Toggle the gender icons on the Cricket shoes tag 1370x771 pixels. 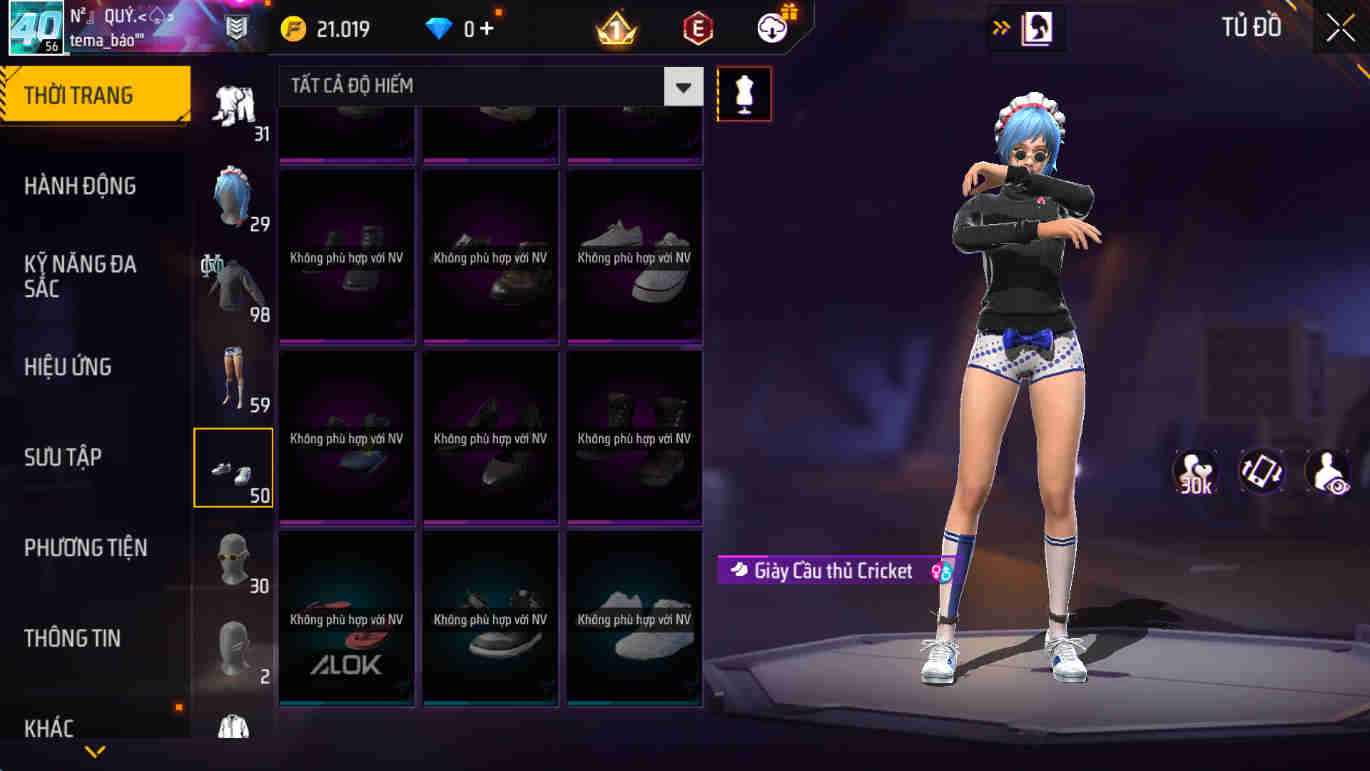point(938,571)
